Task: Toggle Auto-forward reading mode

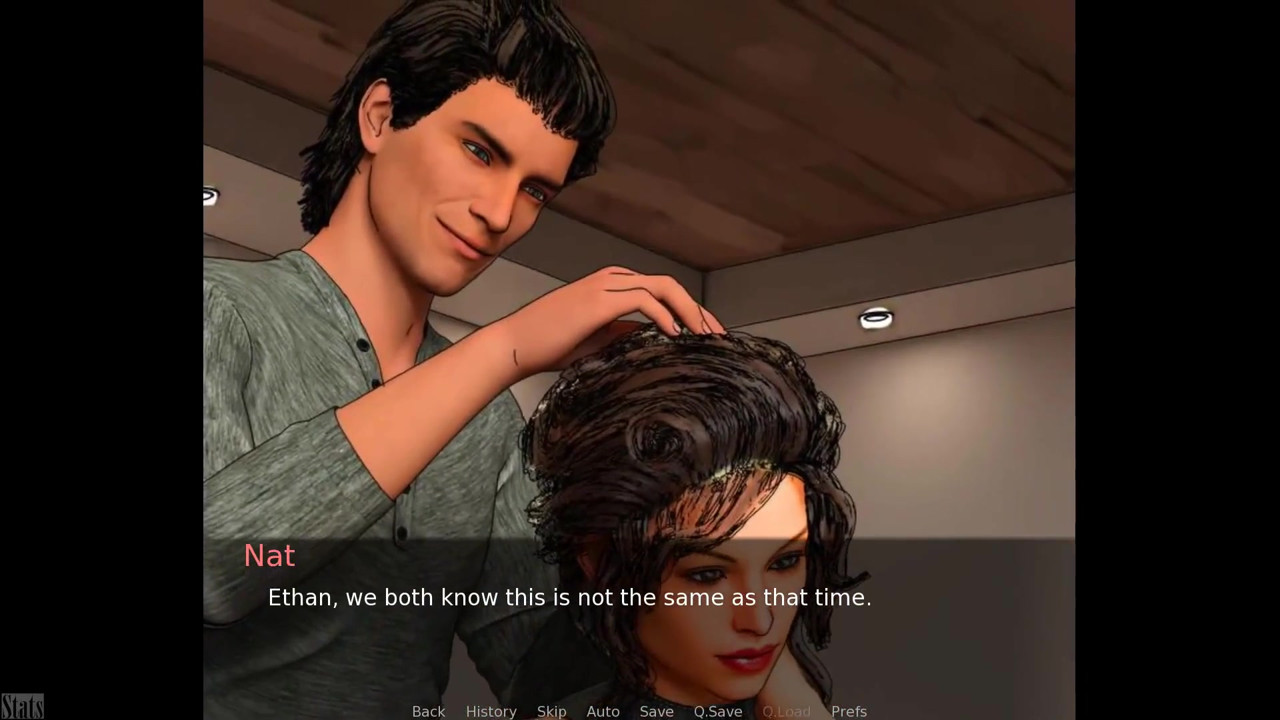Action: [603, 711]
